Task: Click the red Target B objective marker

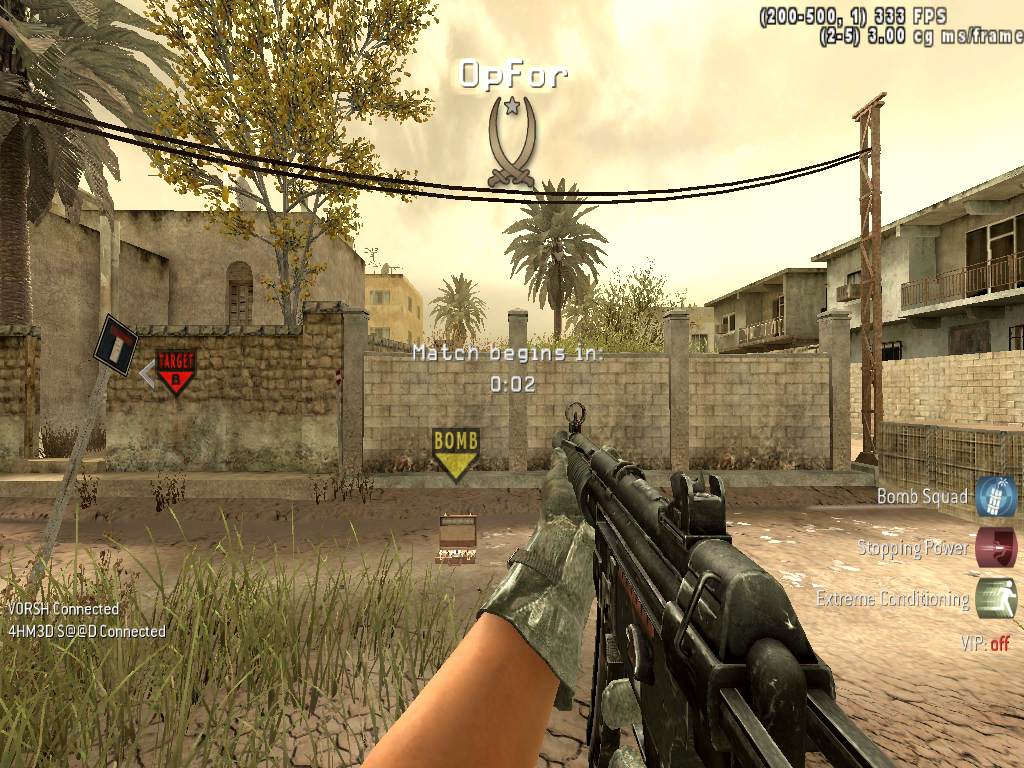Action: [176, 370]
